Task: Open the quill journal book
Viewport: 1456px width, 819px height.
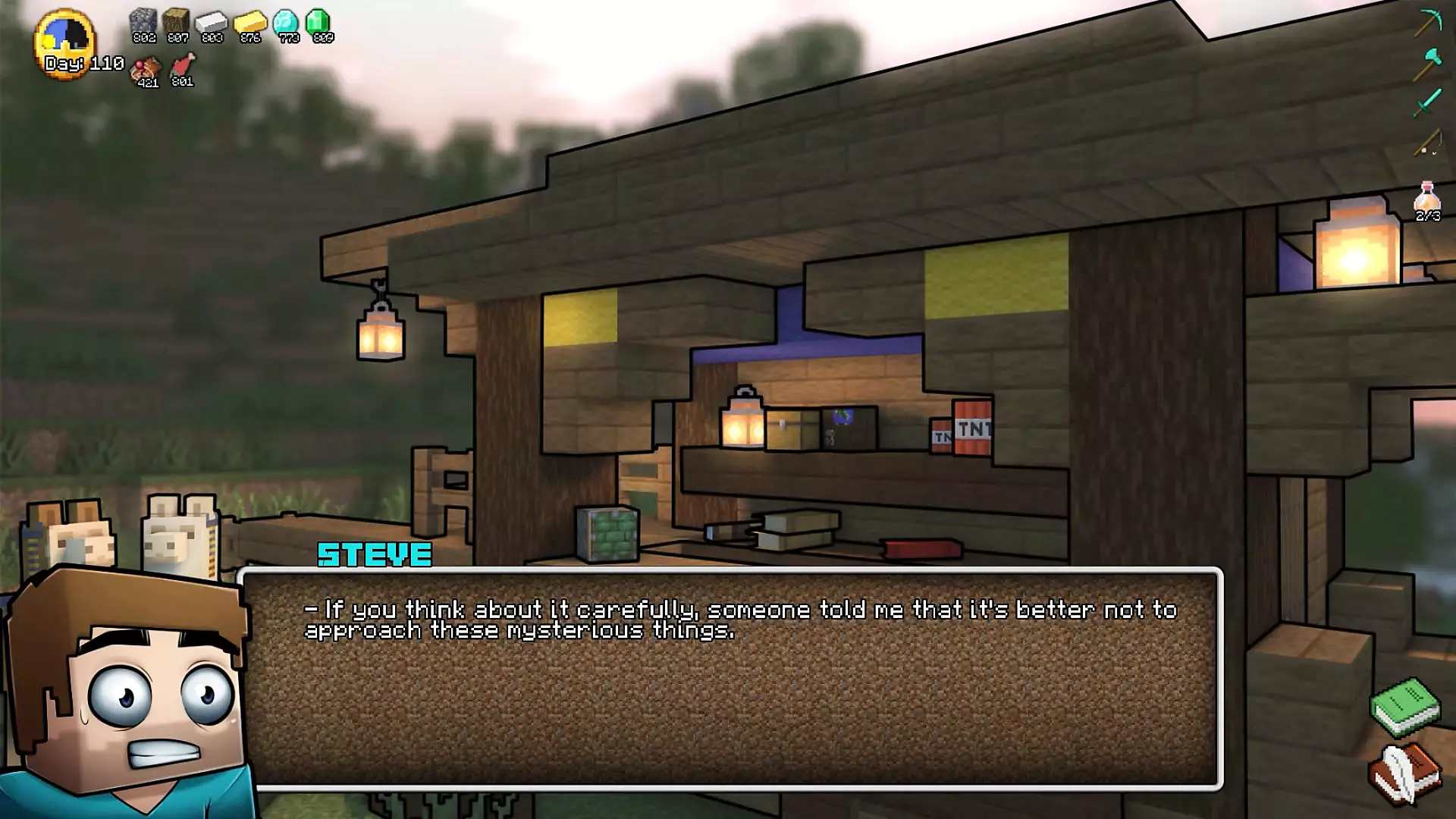Action: (x=1405, y=773)
